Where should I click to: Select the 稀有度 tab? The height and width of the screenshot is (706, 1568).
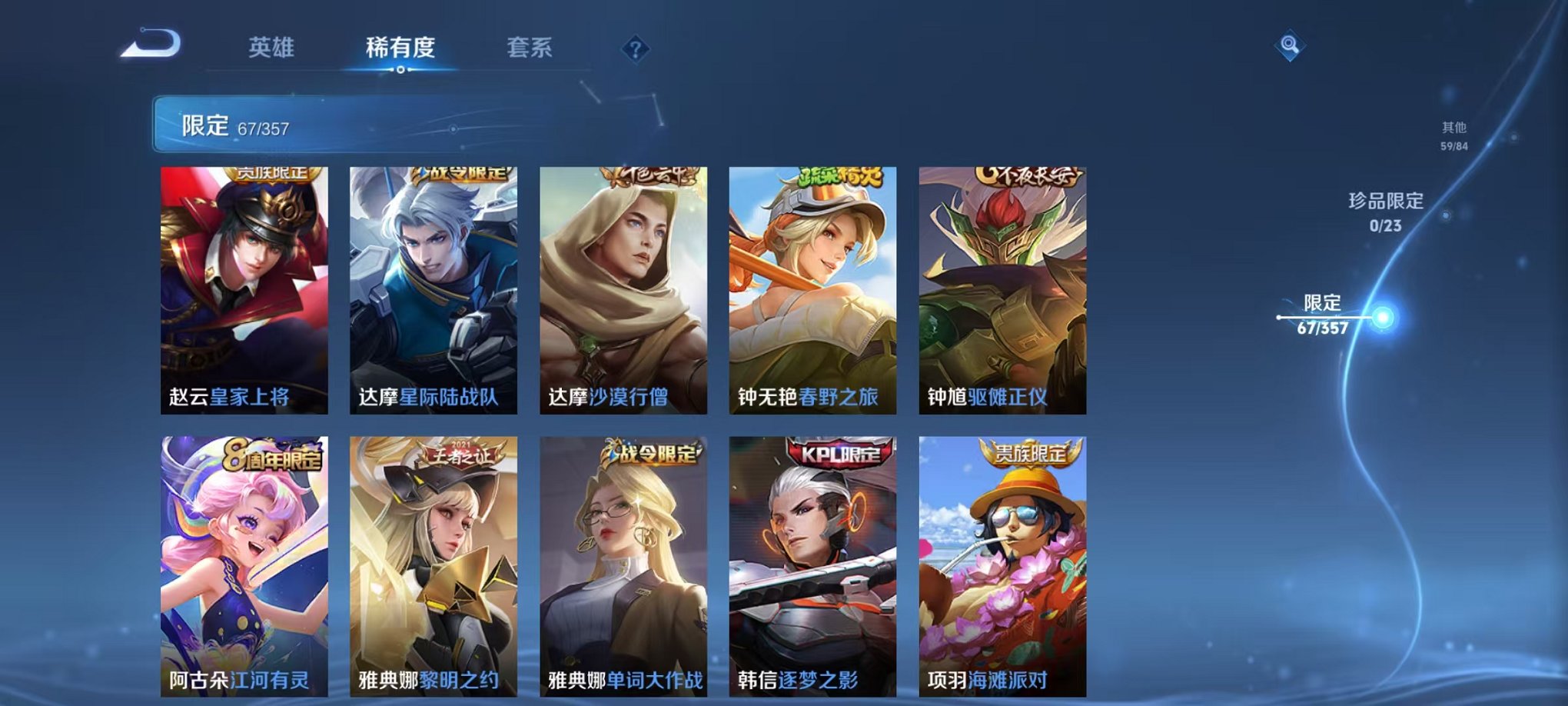(398, 48)
